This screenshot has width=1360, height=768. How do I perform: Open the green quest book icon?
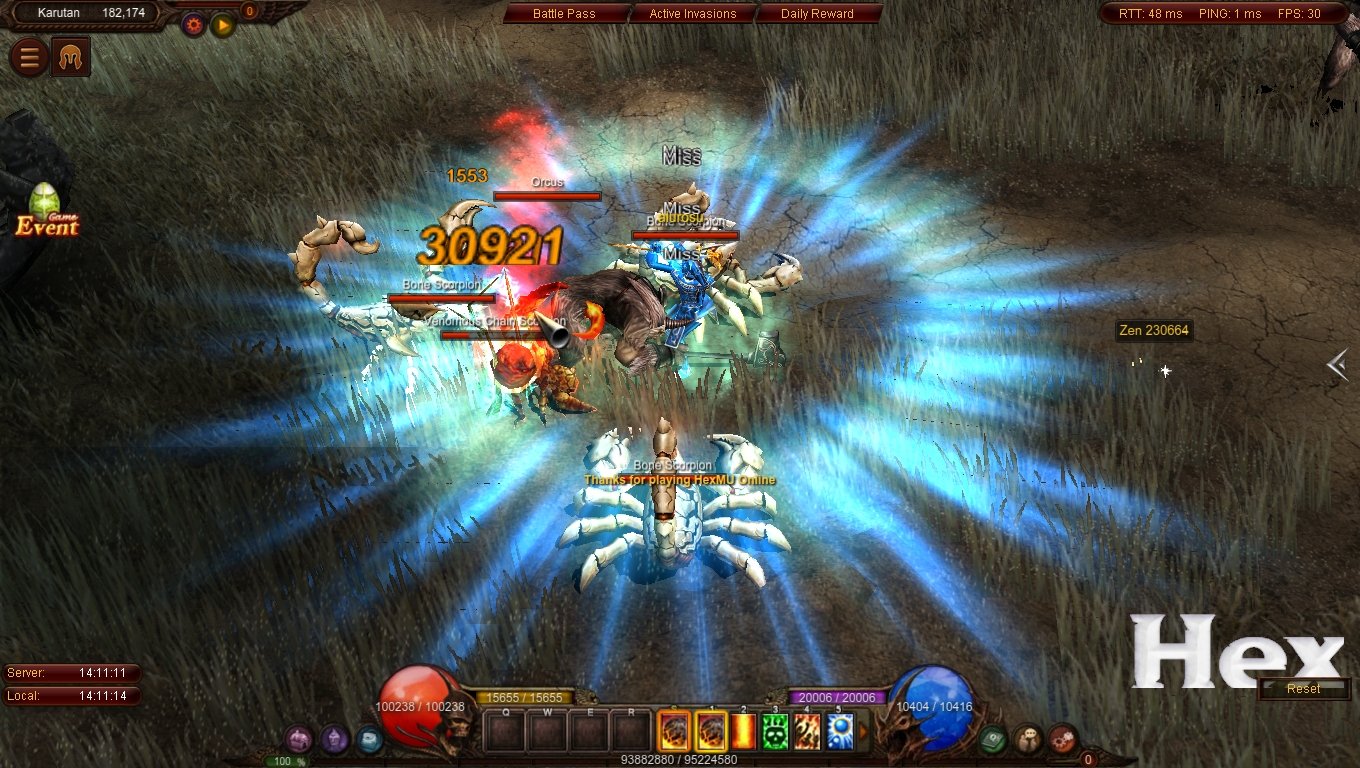point(993,738)
